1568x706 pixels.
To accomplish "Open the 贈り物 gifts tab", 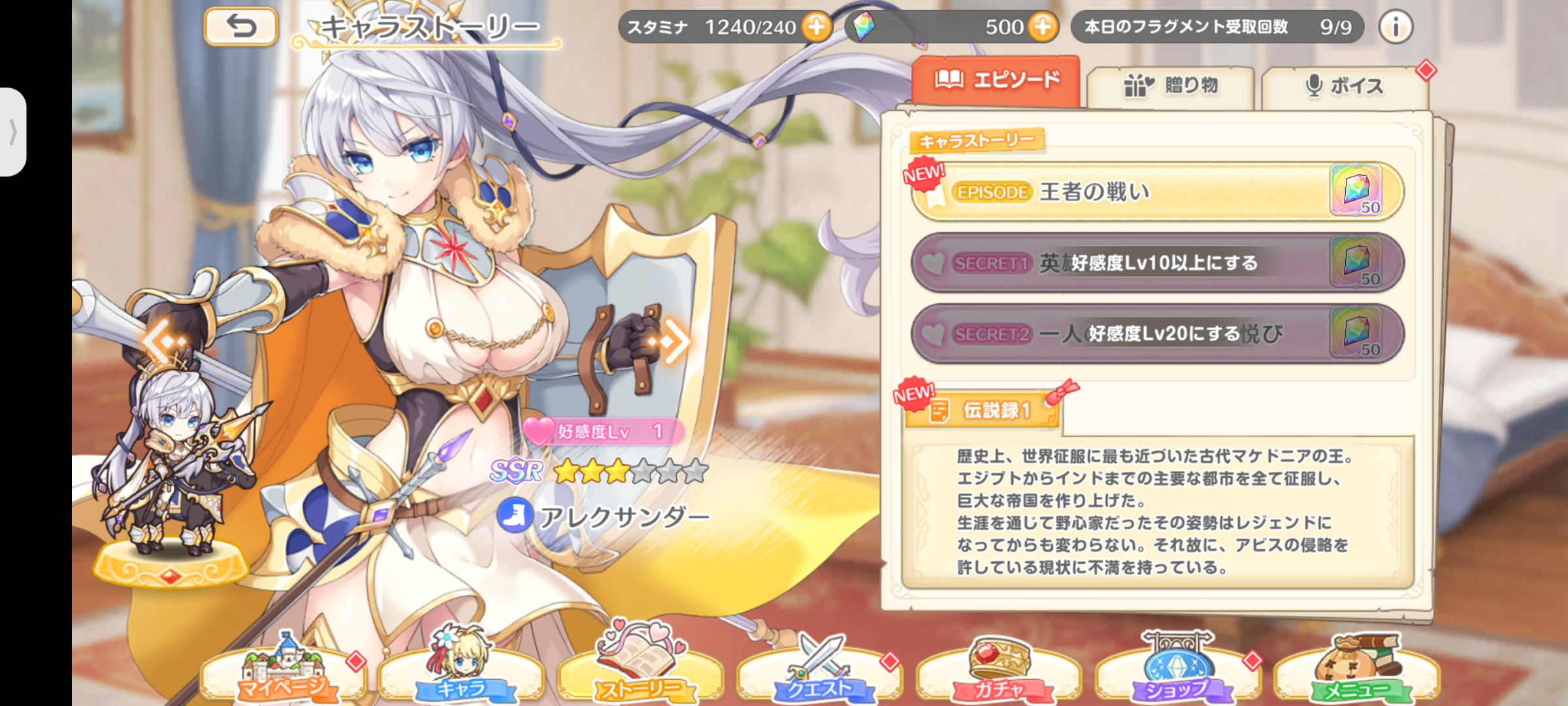I will tap(1170, 86).
